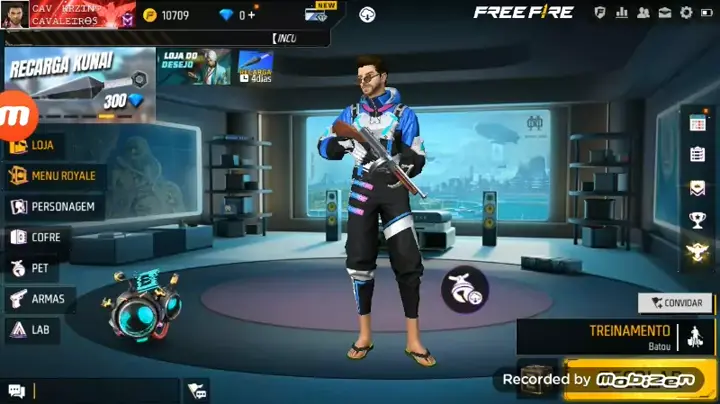Add diamonds with the plus button
The width and height of the screenshot is (720, 404).
(x=251, y=15)
